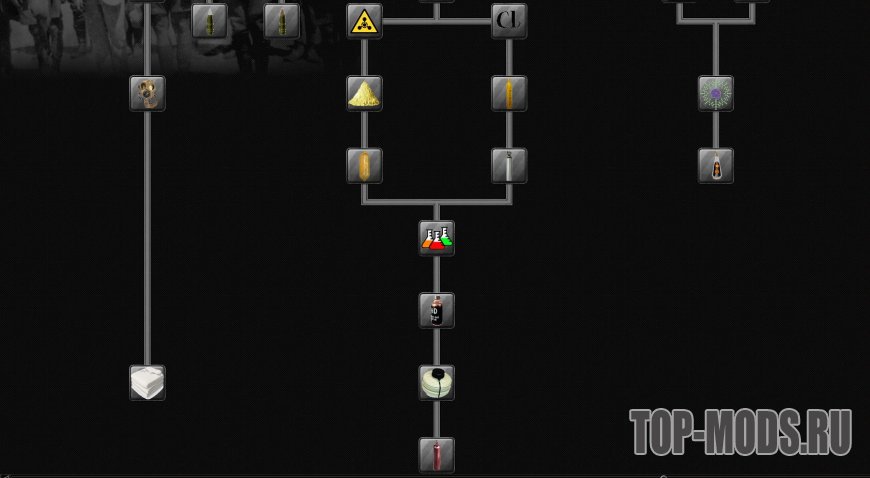Choose the white round spool node

coord(437,382)
